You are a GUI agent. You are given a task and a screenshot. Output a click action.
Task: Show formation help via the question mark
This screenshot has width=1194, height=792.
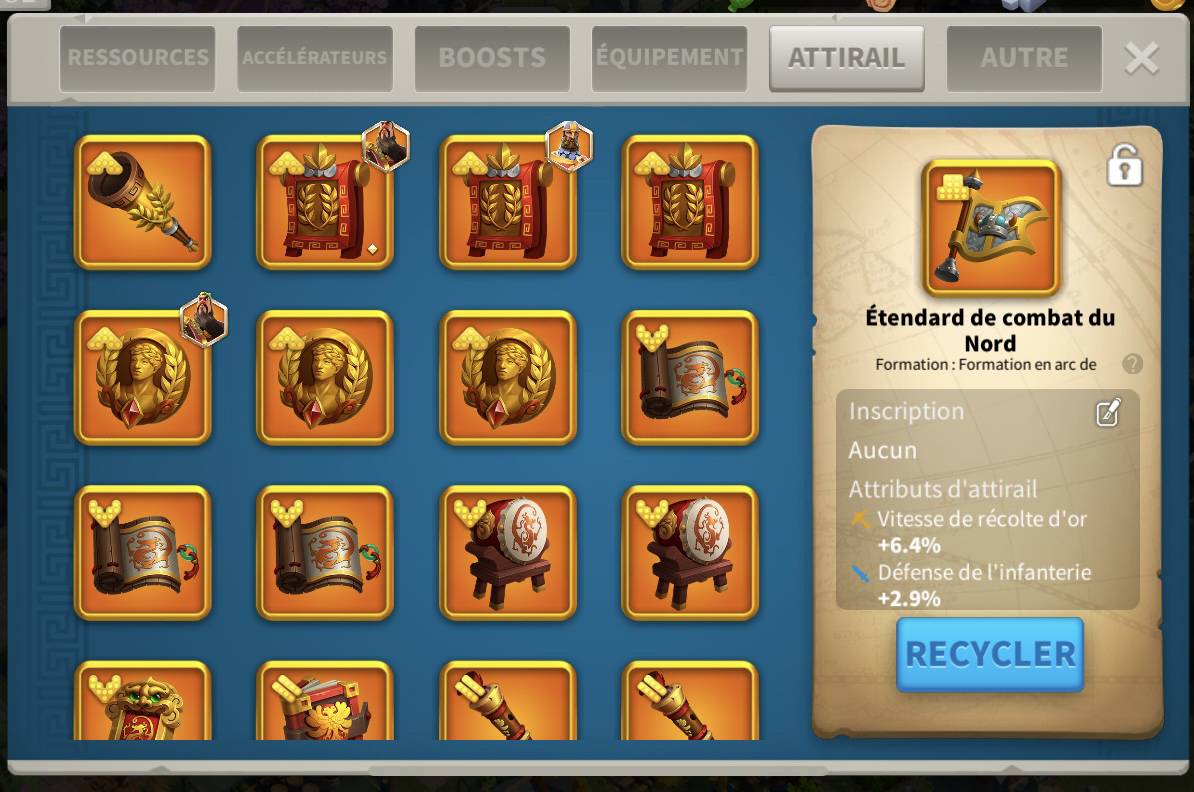pyautogui.click(x=1132, y=364)
